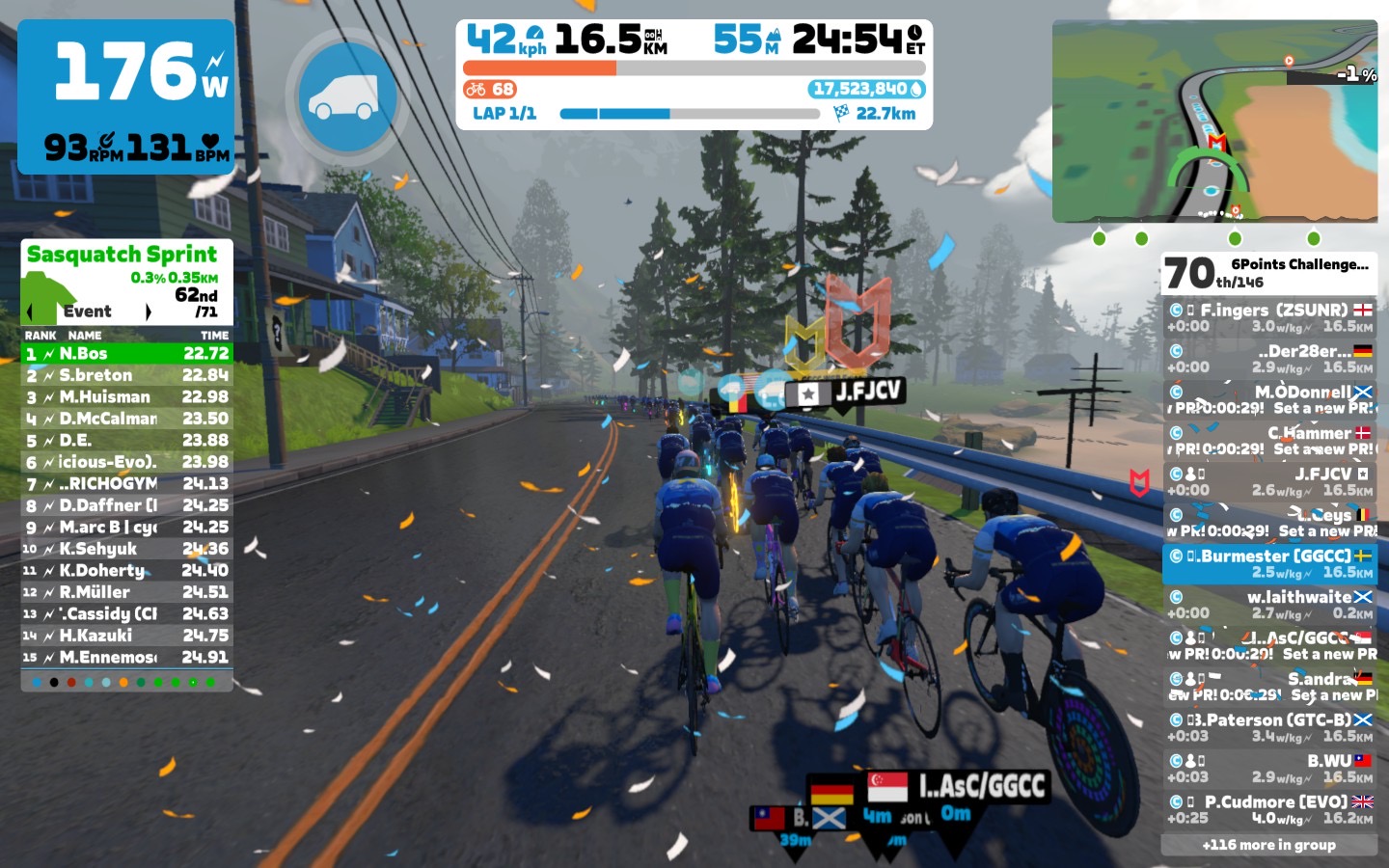This screenshot has width=1389, height=868.
Task: Pick K.Sehyuk in the sprint leaderboard
Action: pyautogui.click(x=126, y=549)
